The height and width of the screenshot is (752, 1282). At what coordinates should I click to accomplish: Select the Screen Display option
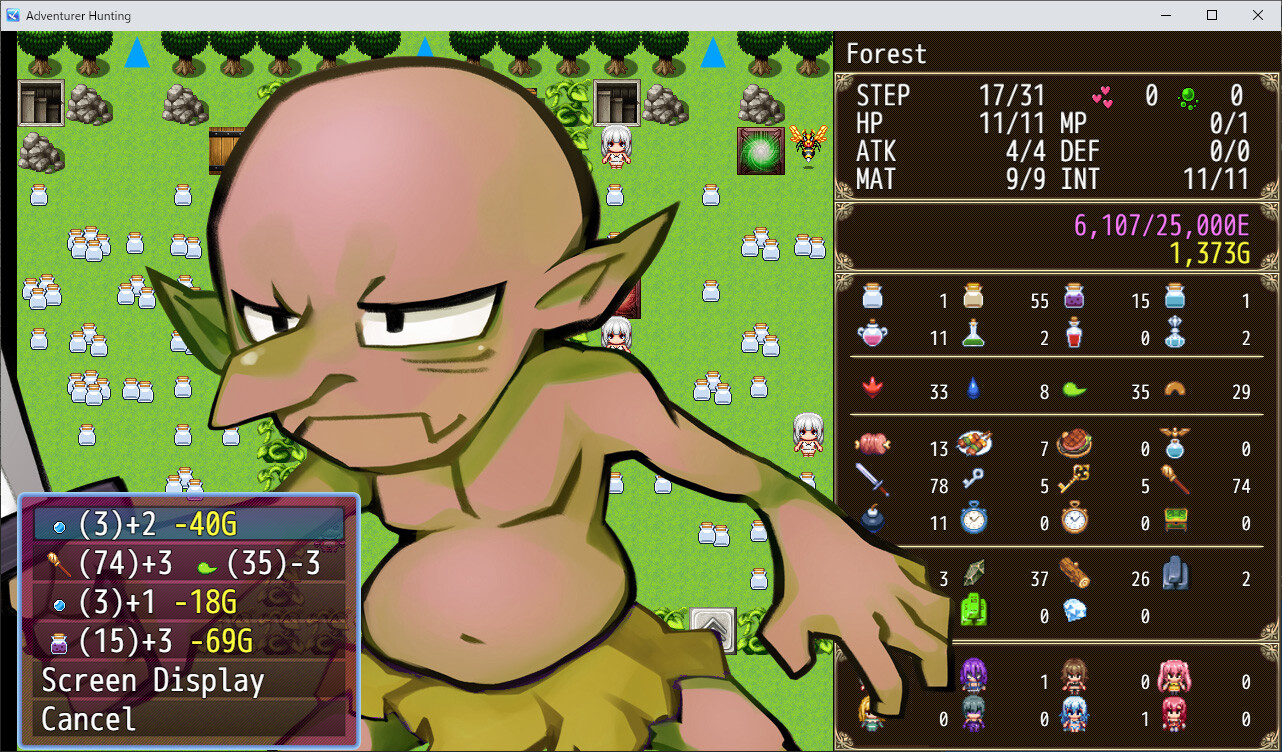[188, 681]
